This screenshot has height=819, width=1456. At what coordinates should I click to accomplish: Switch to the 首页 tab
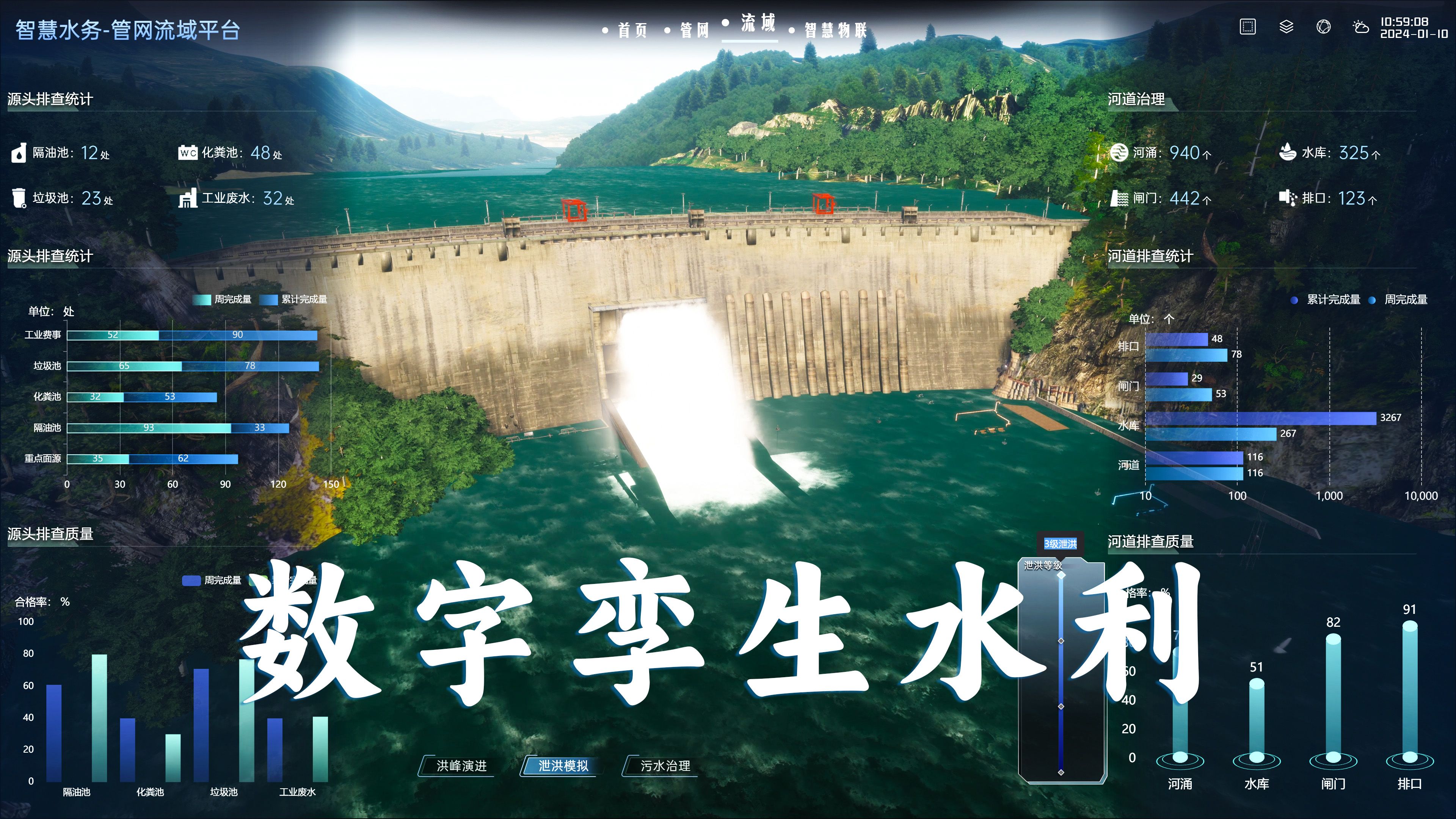click(x=633, y=30)
